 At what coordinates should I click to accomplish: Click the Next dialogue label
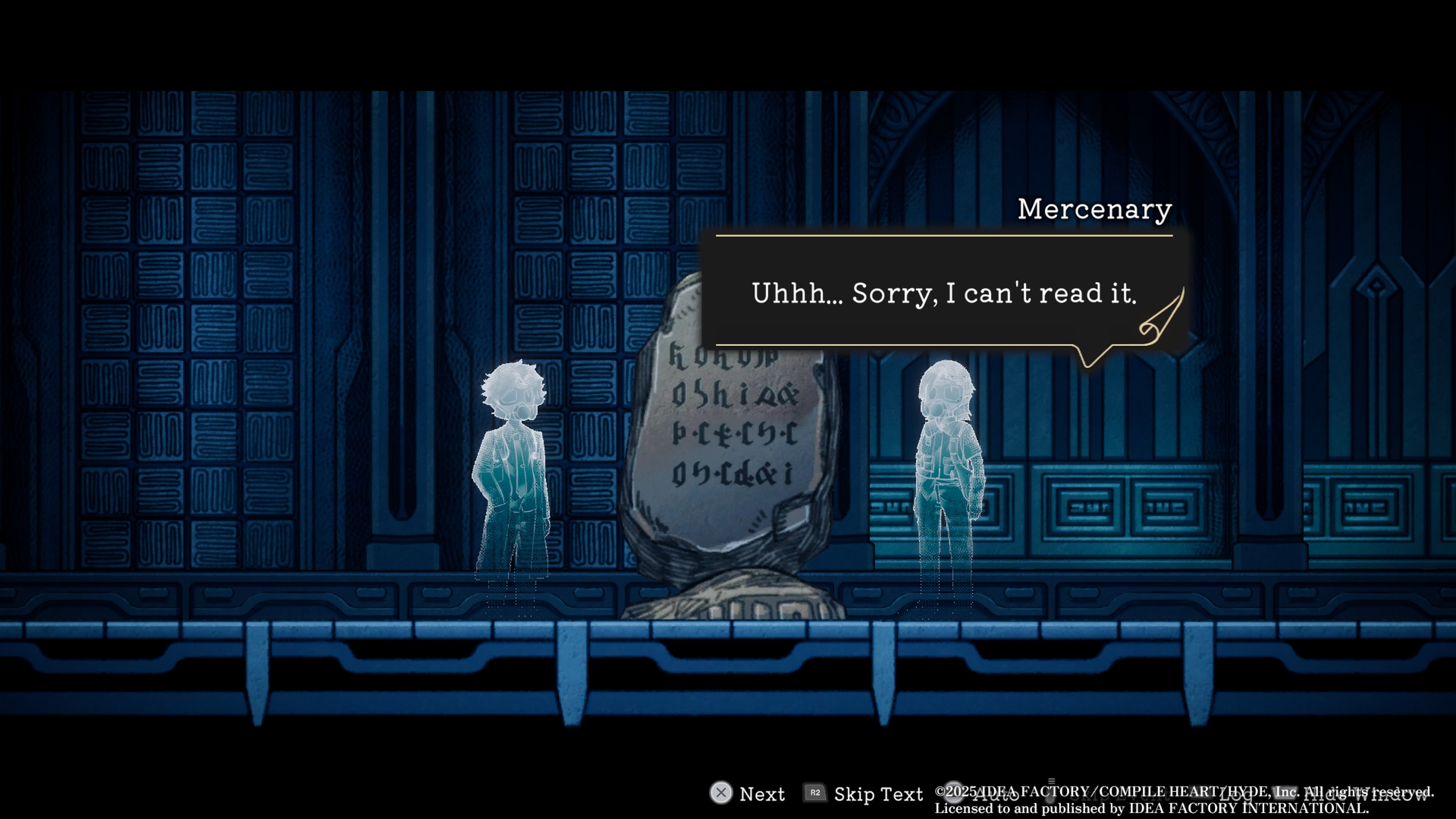tap(761, 794)
